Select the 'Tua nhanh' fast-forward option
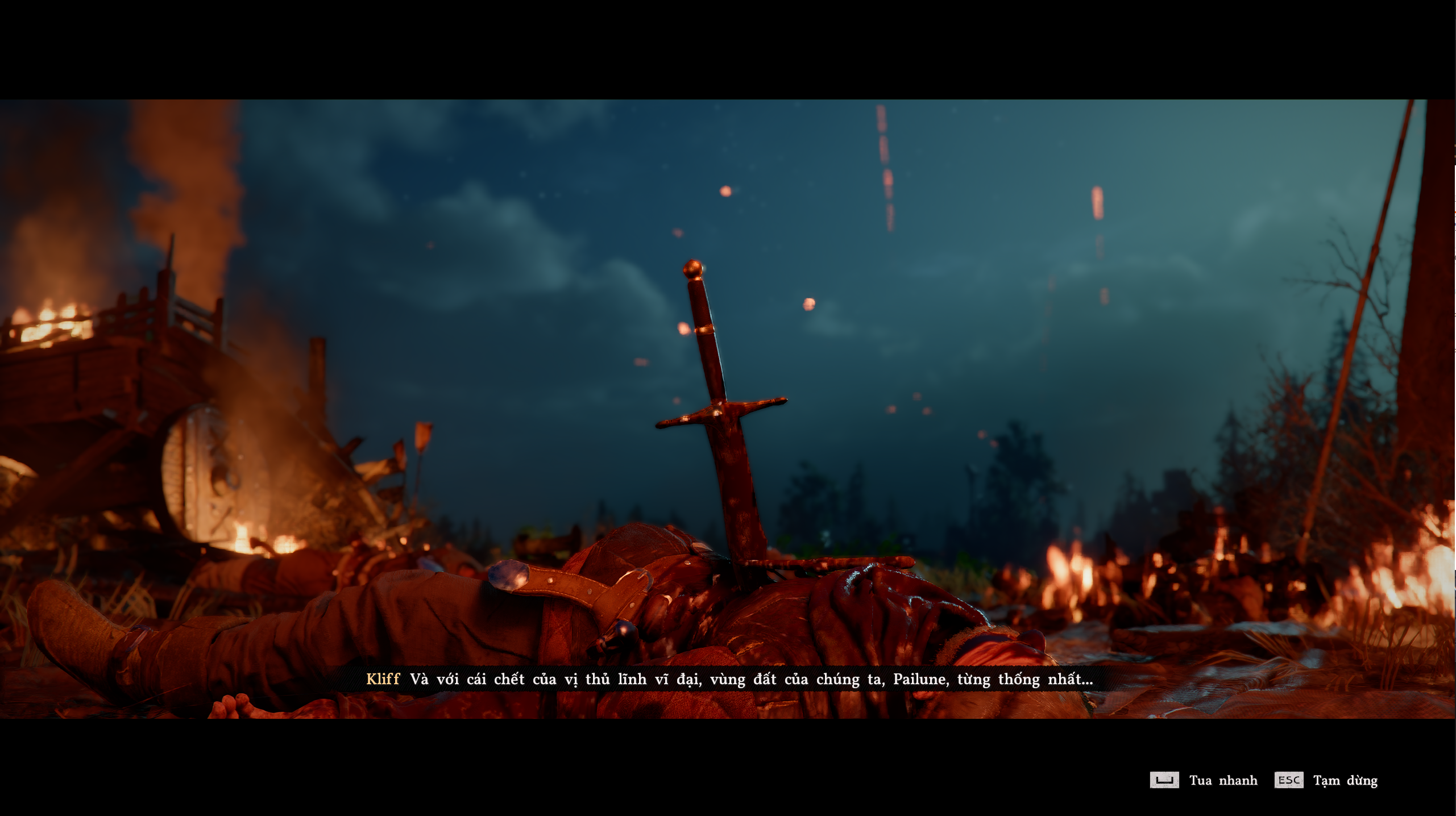This screenshot has height=816, width=1456. point(1224,780)
